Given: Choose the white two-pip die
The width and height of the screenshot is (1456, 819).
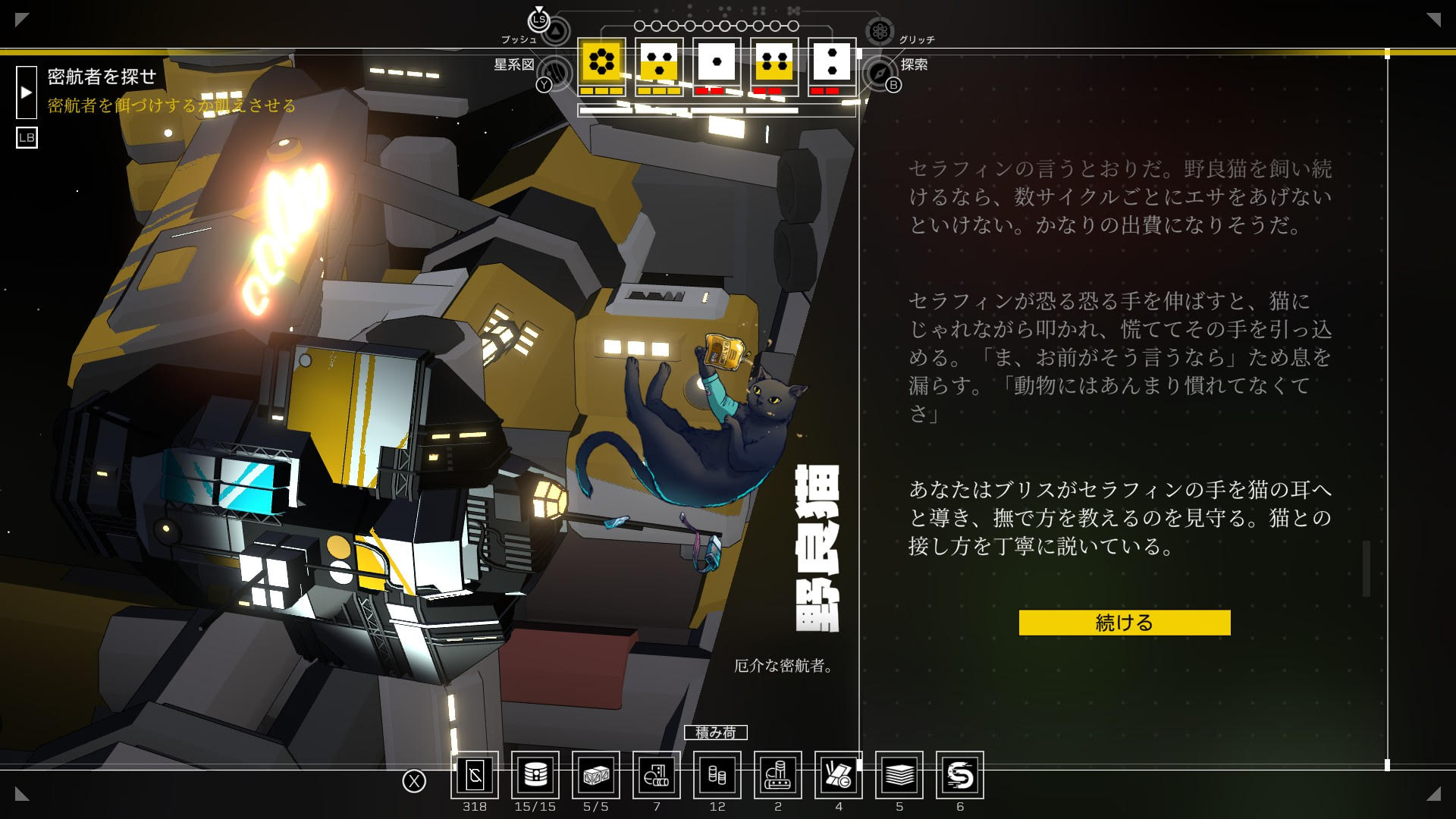Looking at the screenshot, I should click(x=832, y=61).
